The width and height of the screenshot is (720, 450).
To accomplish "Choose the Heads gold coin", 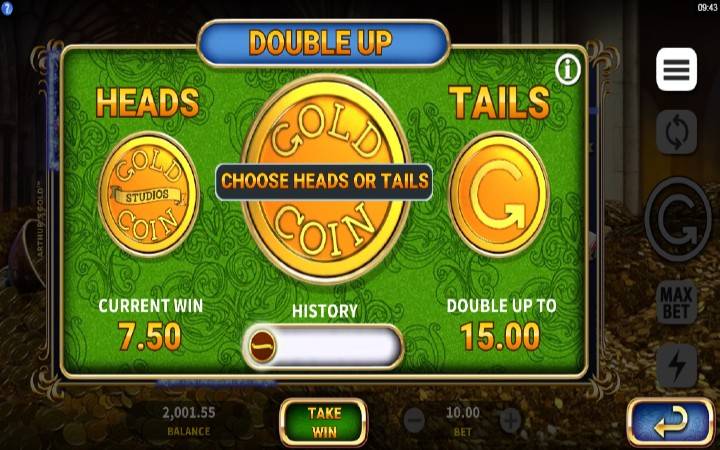I will (149, 194).
